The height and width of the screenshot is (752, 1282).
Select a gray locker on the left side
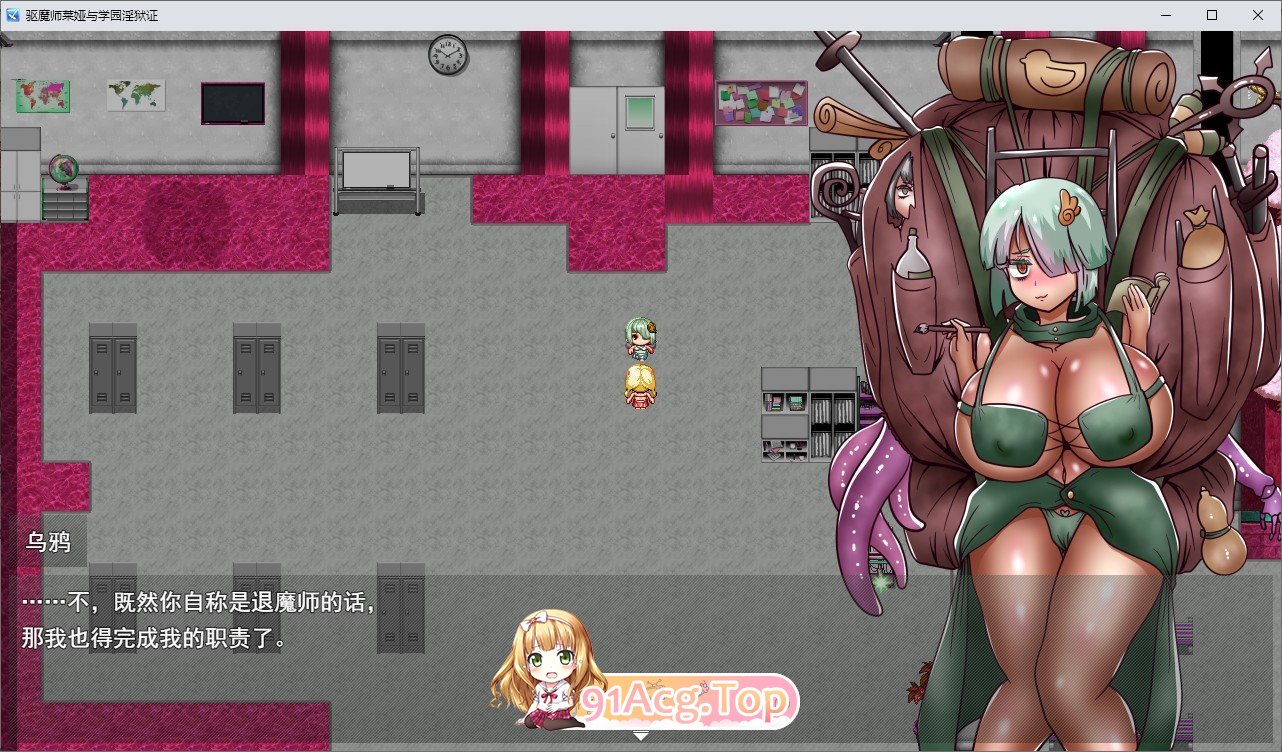pyautogui.click(x=112, y=370)
